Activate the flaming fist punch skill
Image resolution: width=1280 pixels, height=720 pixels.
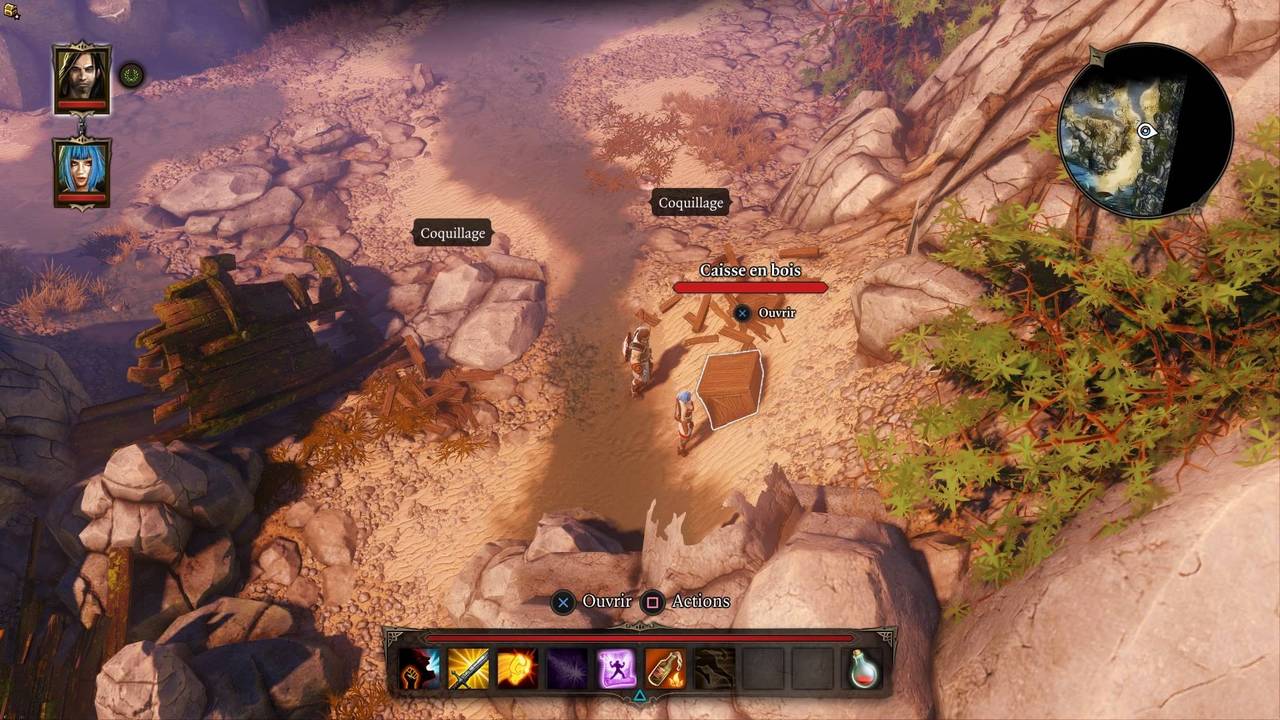[x=517, y=668]
